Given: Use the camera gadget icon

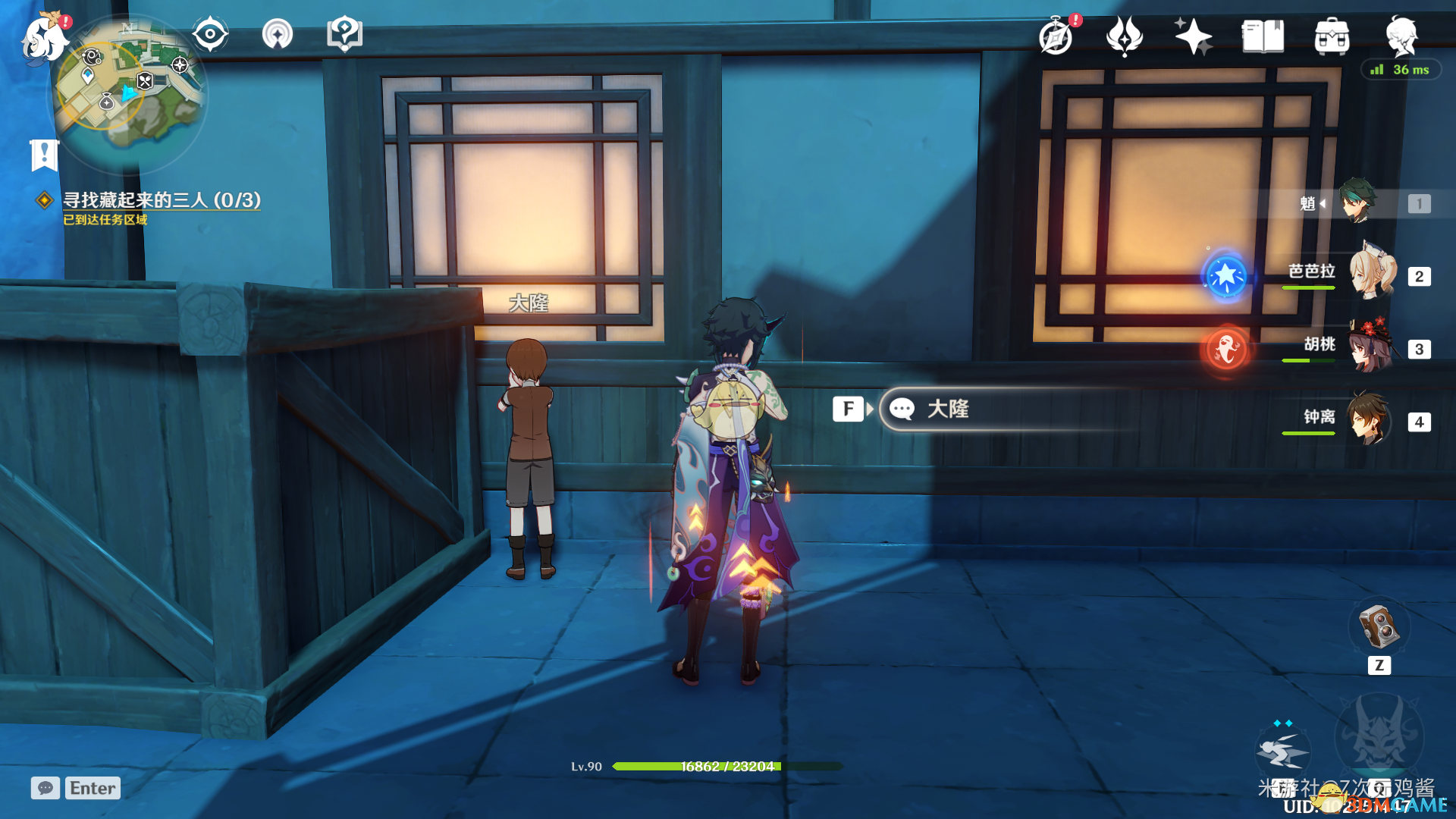Looking at the screenshot, I should (x=1379, y=627).
